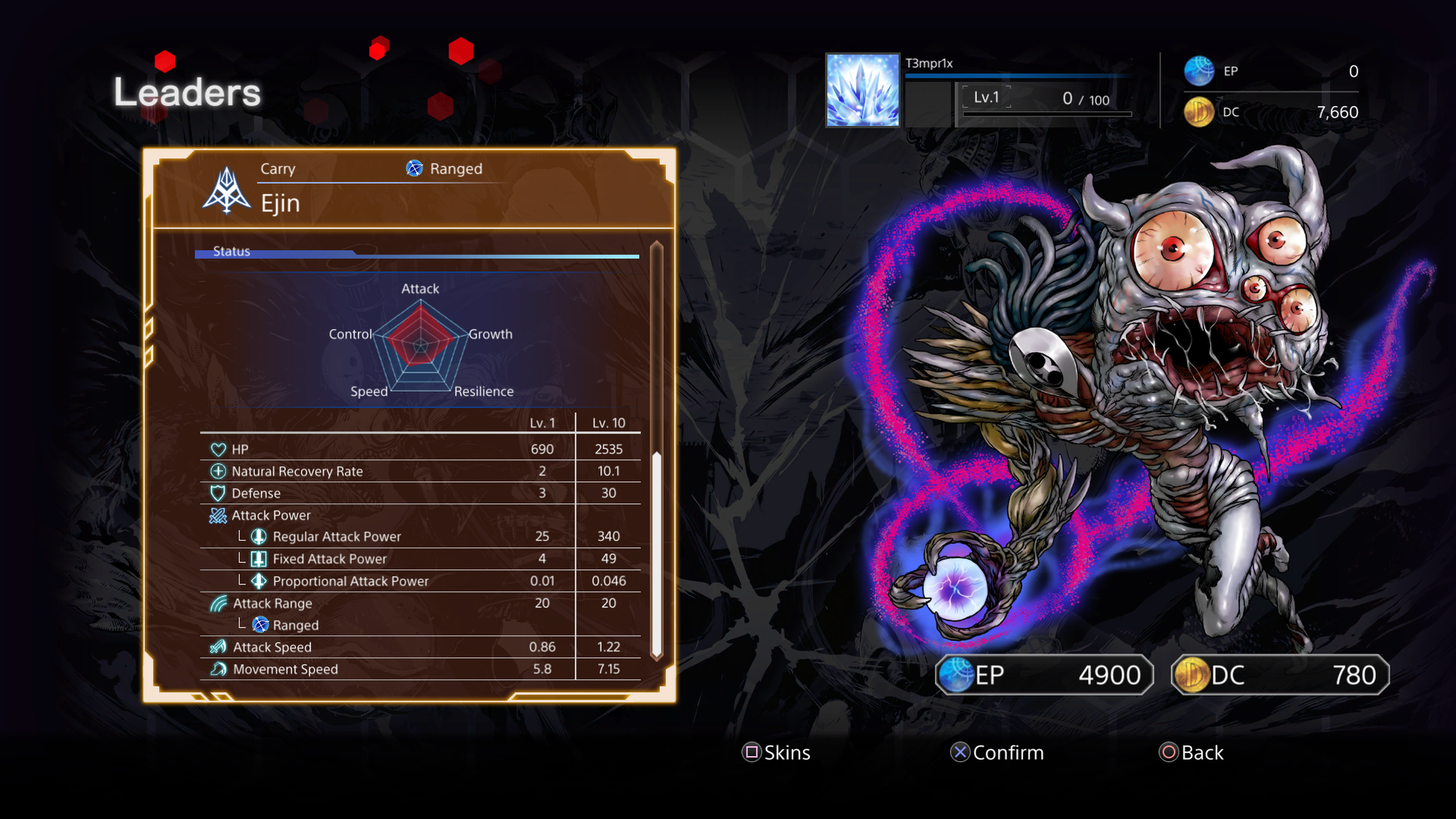This screenshot has width=1456, height=819.
Task: Click the Regular Attack Power icon
Action: click(x=259, y=537)
